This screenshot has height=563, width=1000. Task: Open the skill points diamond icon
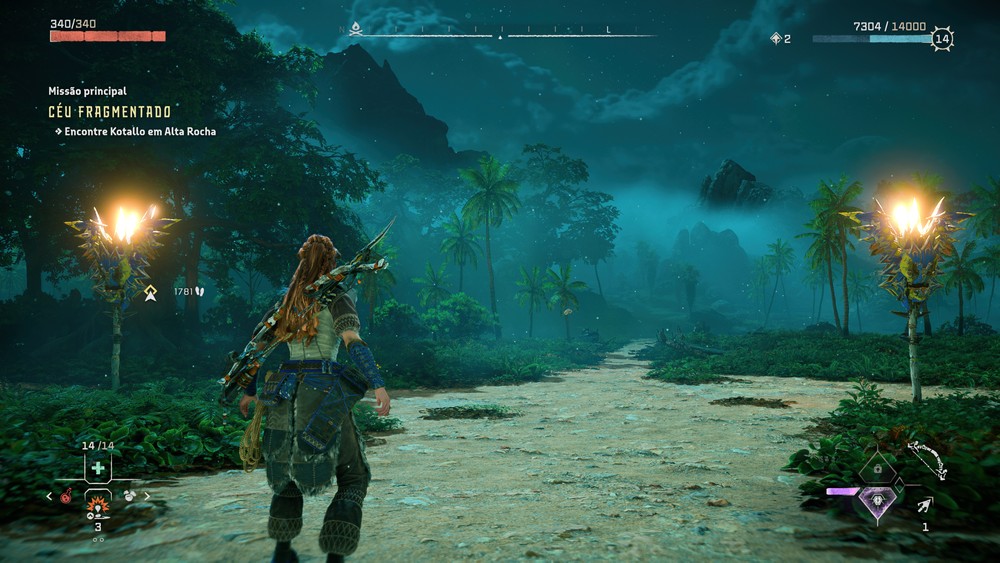click(775, 39)
